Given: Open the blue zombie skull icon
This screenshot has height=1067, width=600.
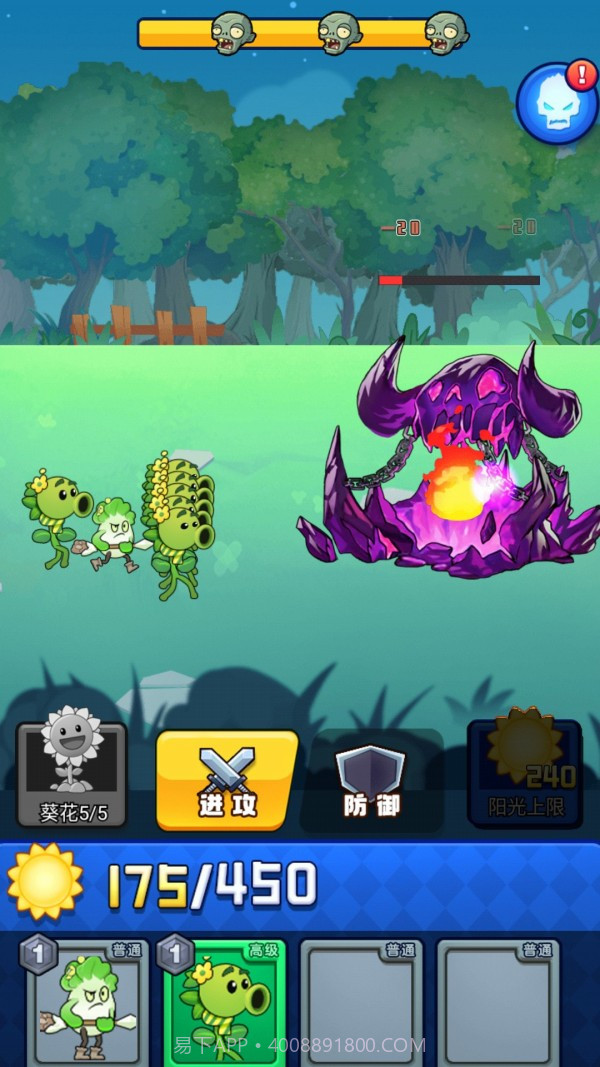Looking at the screenshot, I should click(556, 105).
